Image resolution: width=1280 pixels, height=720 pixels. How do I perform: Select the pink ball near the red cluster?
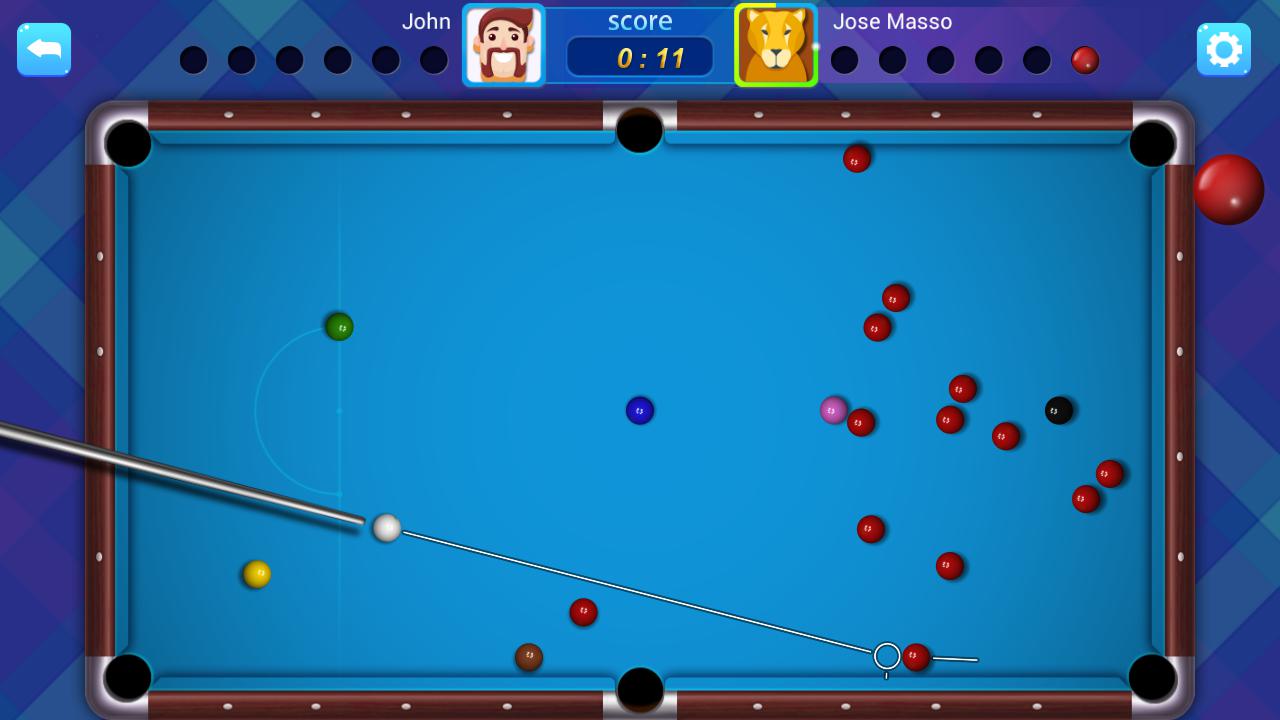click(834, 411)
